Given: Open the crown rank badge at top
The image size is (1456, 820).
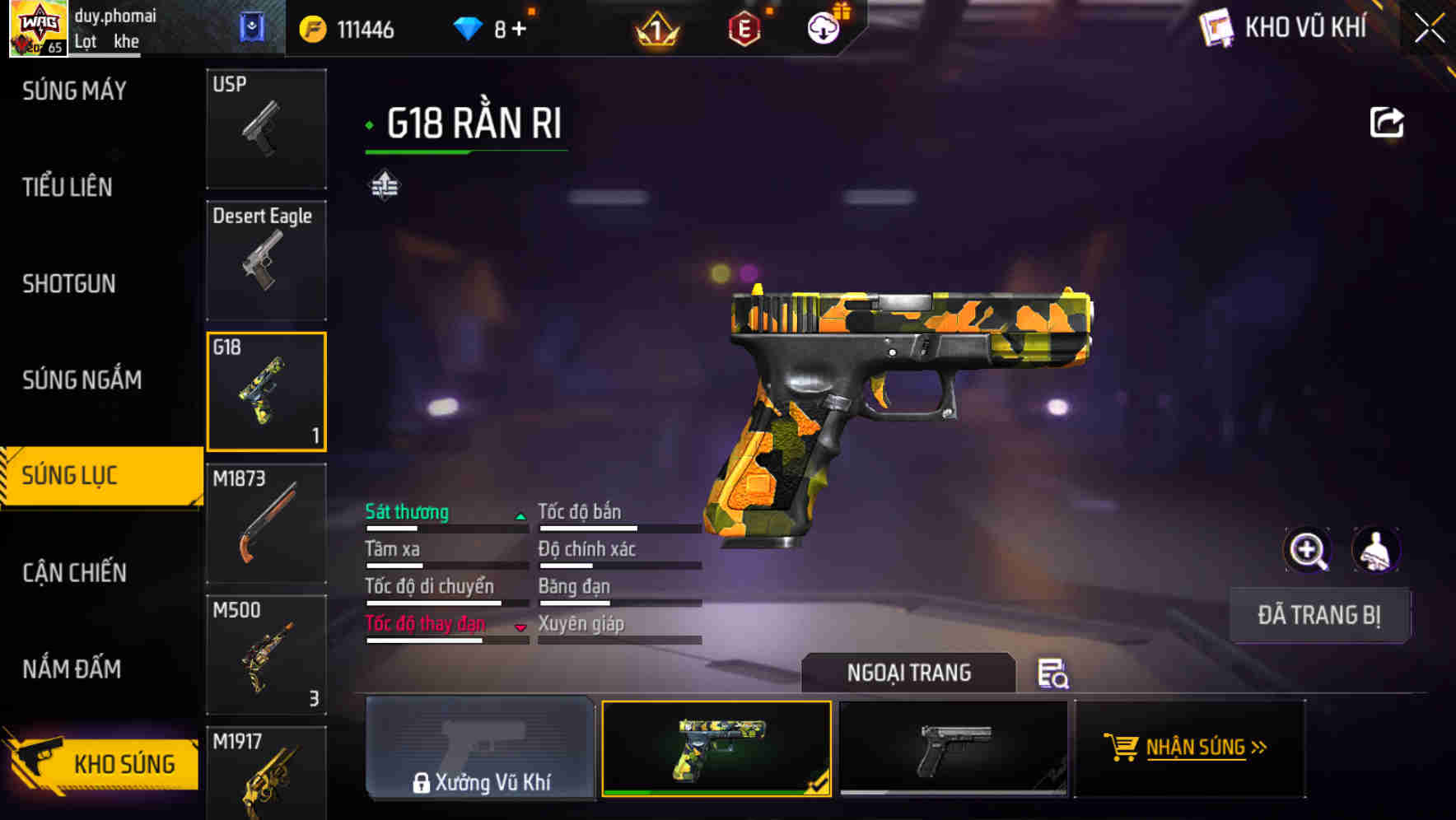Looking at the screenshot, I should coord(656,27).
